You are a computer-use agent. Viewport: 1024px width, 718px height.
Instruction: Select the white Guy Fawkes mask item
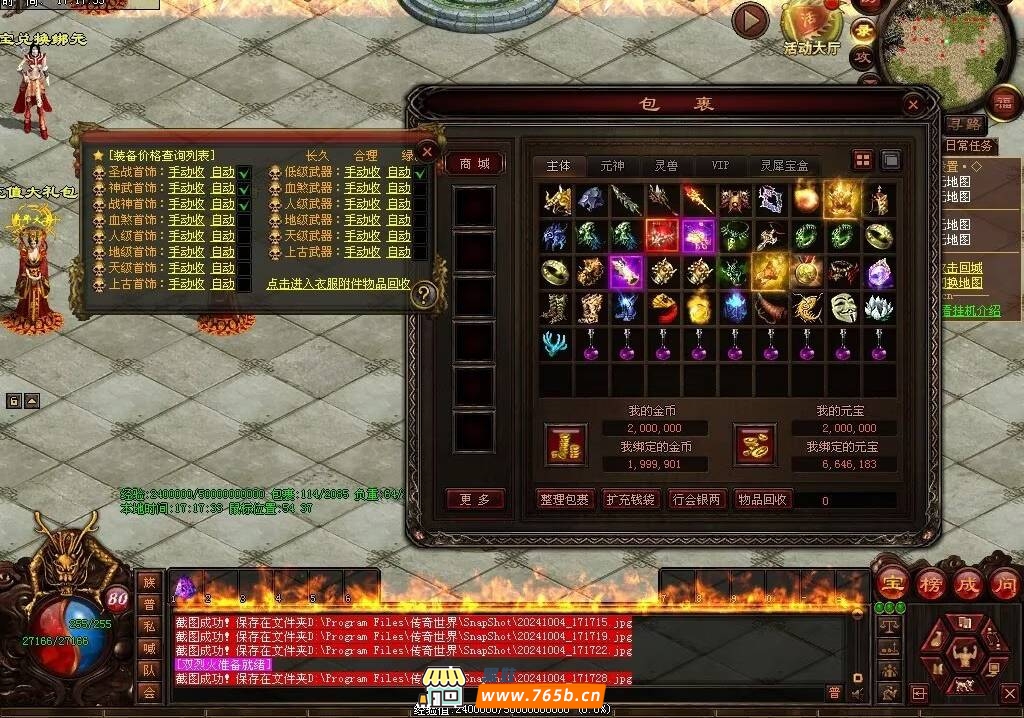pos(843,306)
